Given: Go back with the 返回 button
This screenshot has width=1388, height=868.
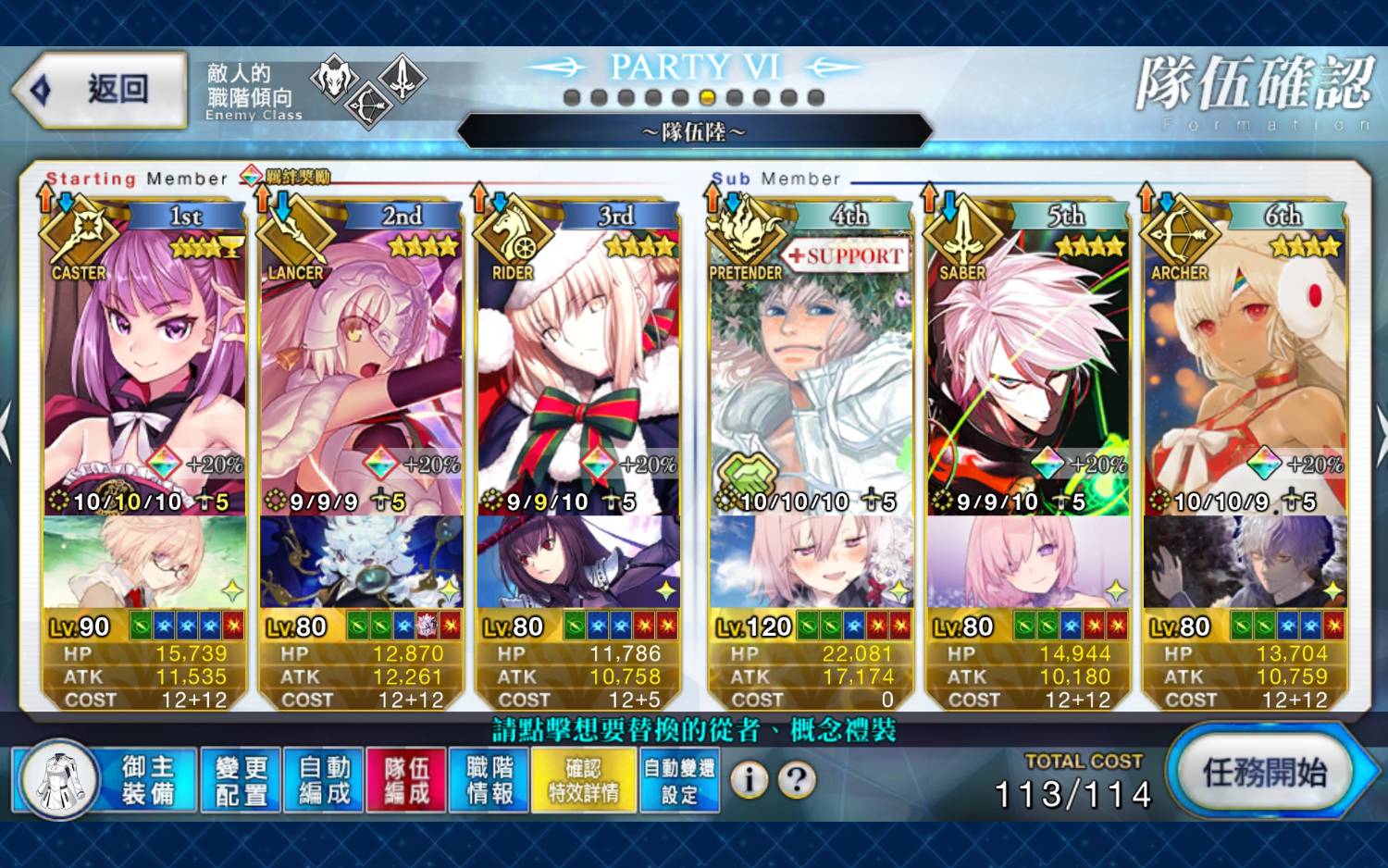Looking at the screenshot, I should tap(100, 90).
